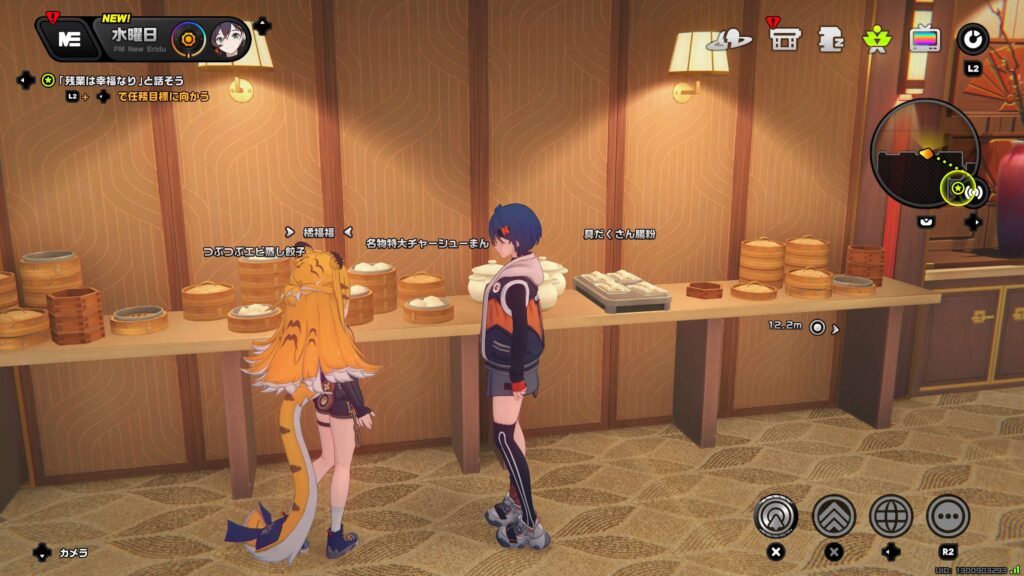Open the ME main menu button
The height and width of the screenshot is (576, 1024).
click(x=69, y=39)
